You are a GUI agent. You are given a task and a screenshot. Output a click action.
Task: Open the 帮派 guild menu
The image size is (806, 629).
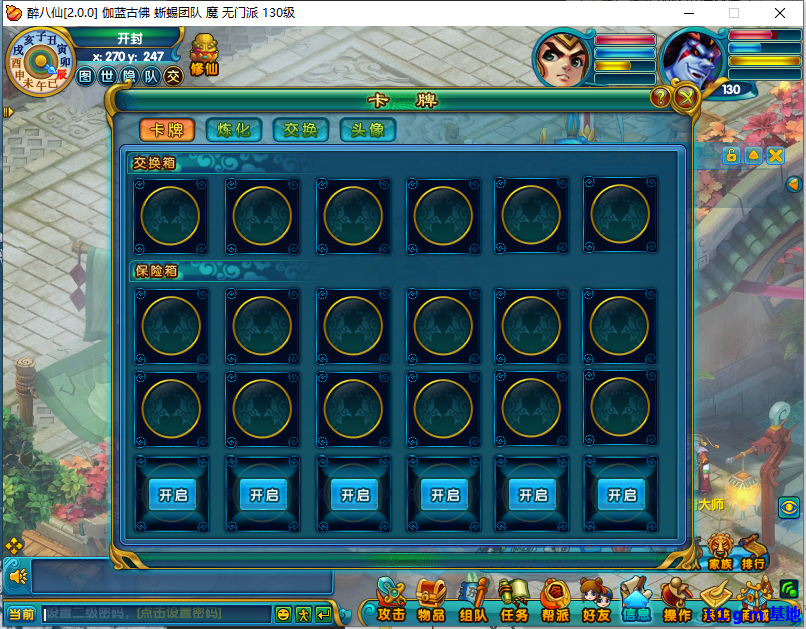coord(555,602)
